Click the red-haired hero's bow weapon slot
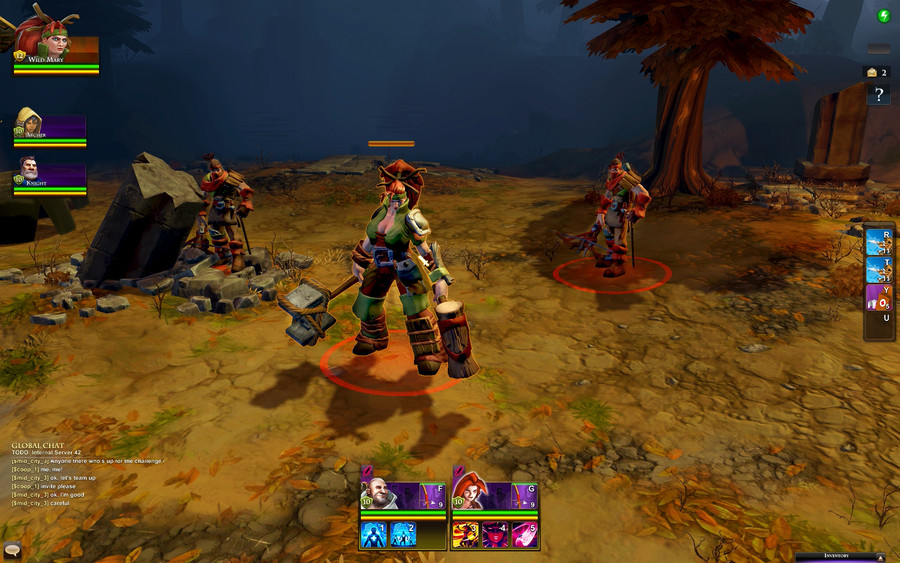The width and height of the screenshot is (900, 563). coord(523,495)
